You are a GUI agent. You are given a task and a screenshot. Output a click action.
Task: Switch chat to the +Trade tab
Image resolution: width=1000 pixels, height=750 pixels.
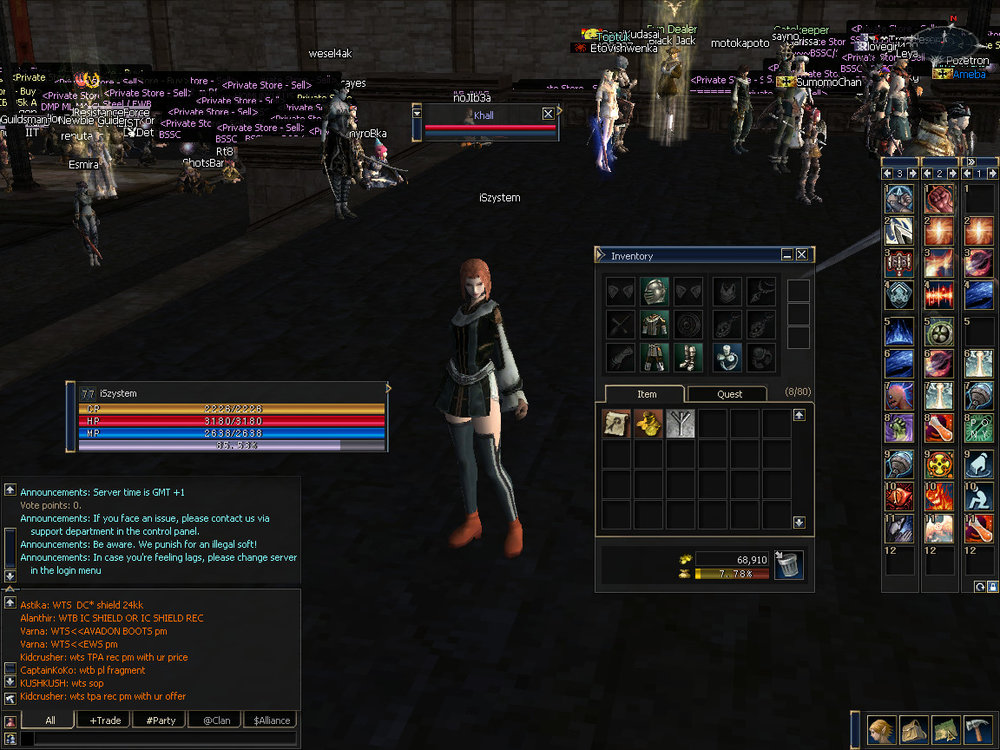(x=105, y=720)
